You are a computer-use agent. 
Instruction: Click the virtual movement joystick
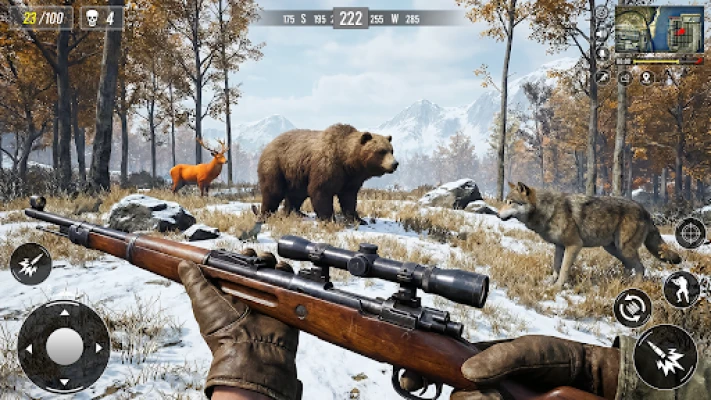[x=64, y=346]
